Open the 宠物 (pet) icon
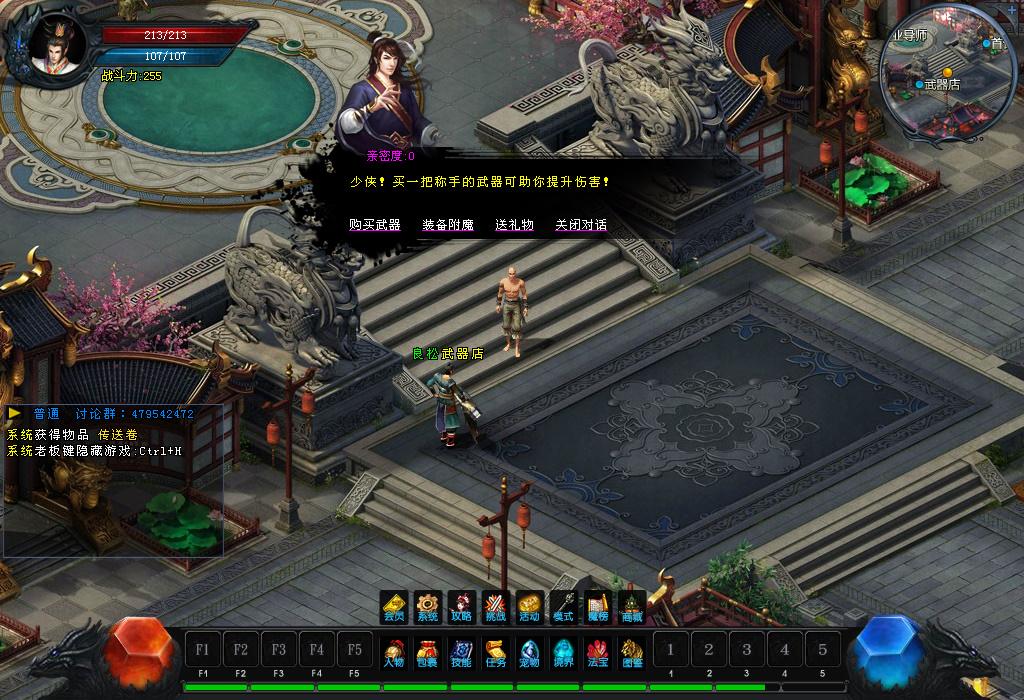Image resolution: width=1024 pixels, height=700 pixels. (530, 652)
